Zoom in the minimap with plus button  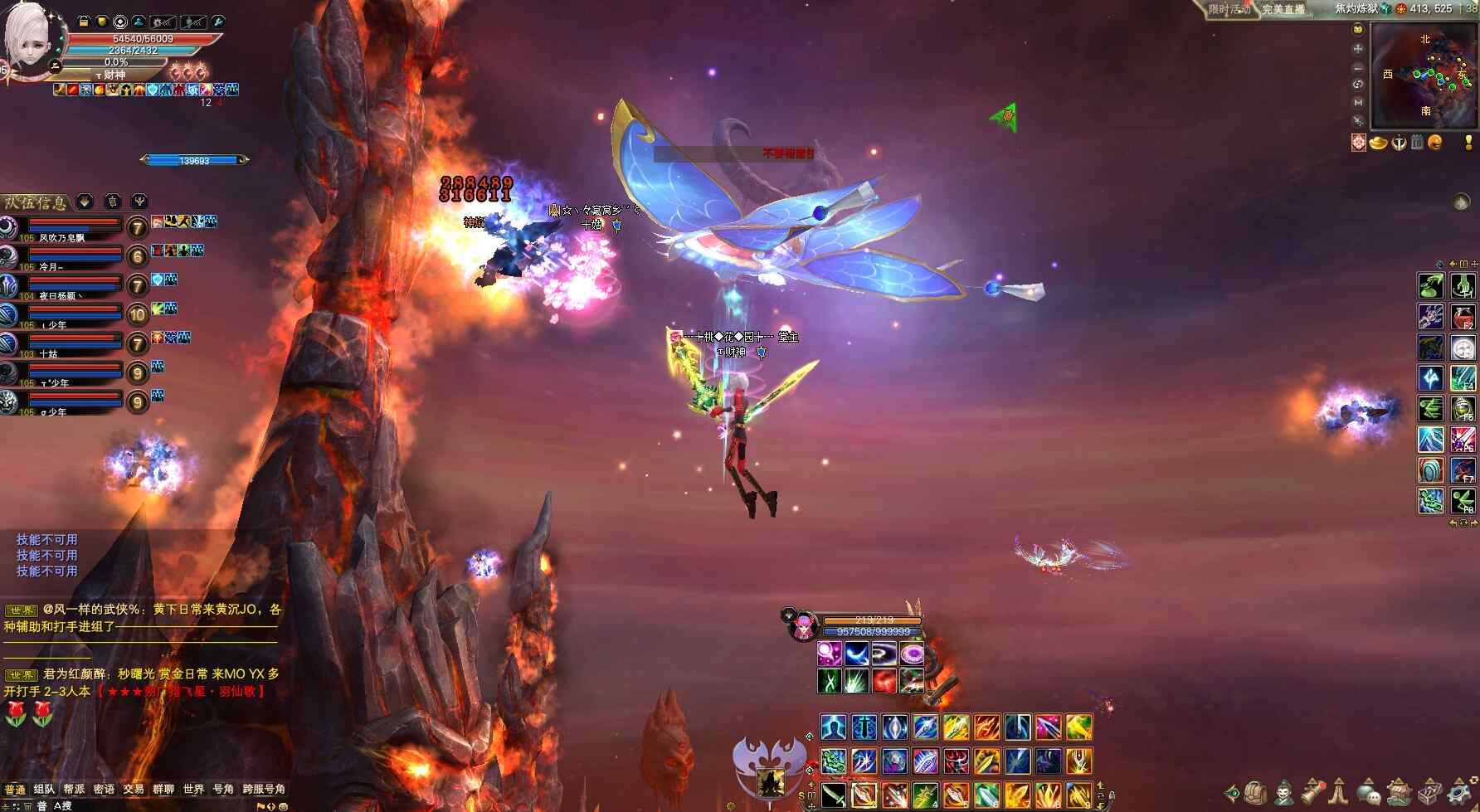1358,48
